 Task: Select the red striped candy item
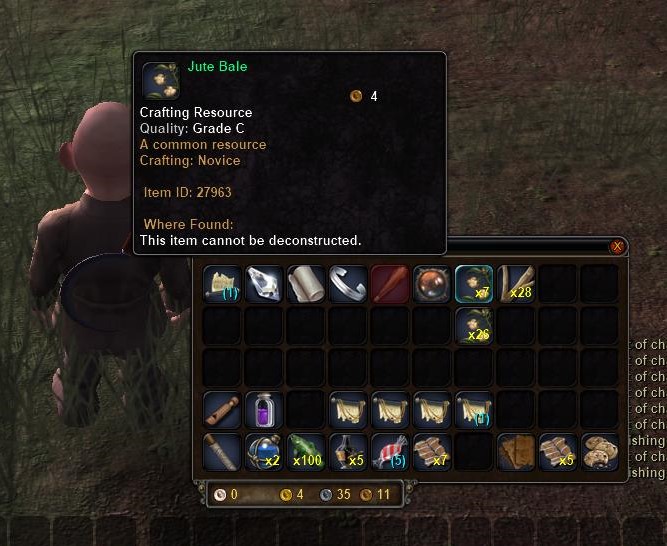390,451
